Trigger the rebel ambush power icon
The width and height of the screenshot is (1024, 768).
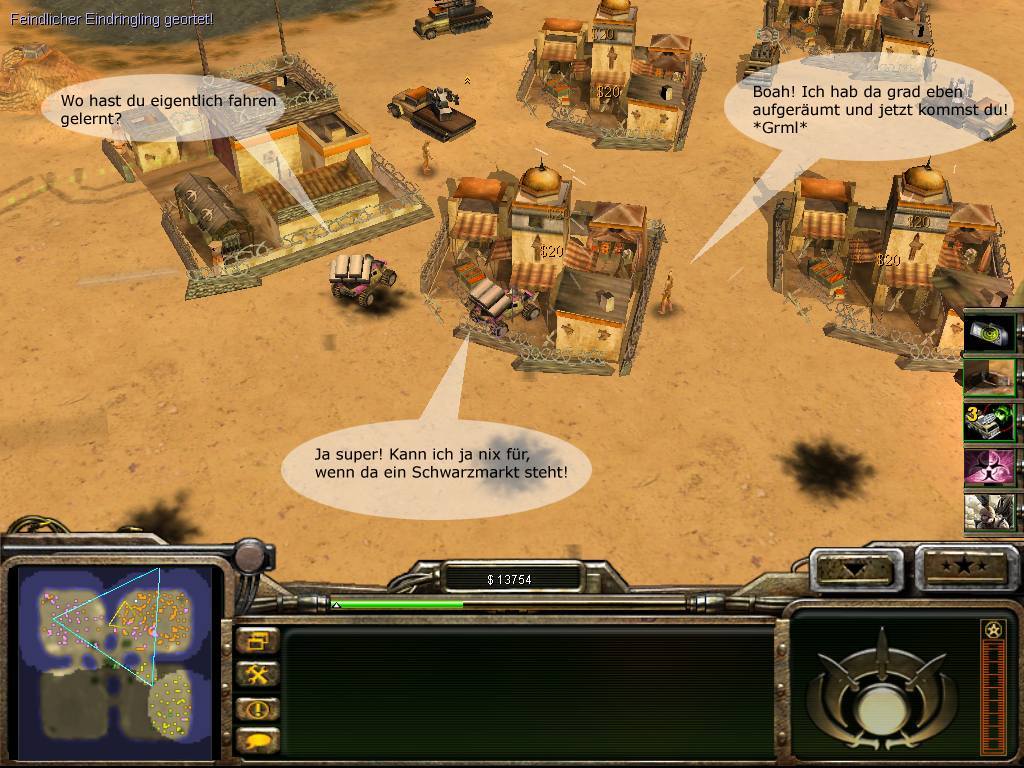[990, 511]
